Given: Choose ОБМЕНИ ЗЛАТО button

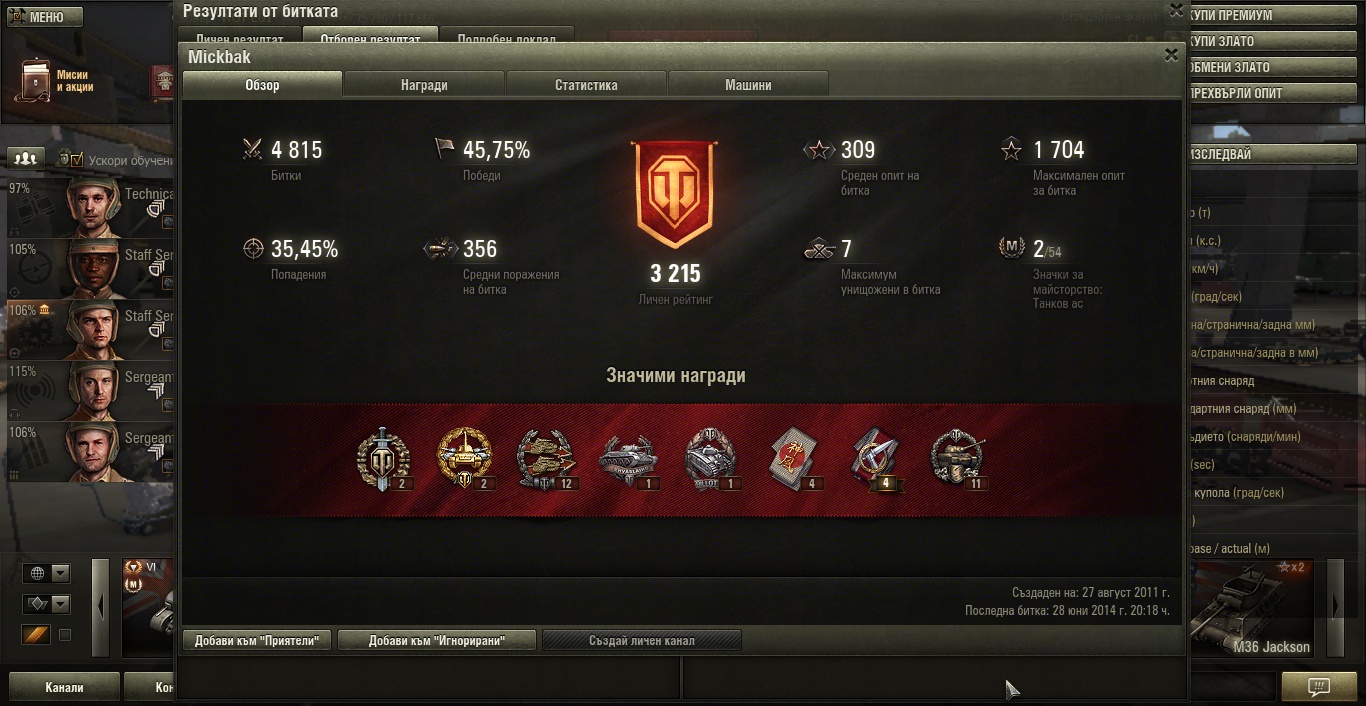Looking at the screenshot, I should pyautogui.click(x=1272, y=67).
